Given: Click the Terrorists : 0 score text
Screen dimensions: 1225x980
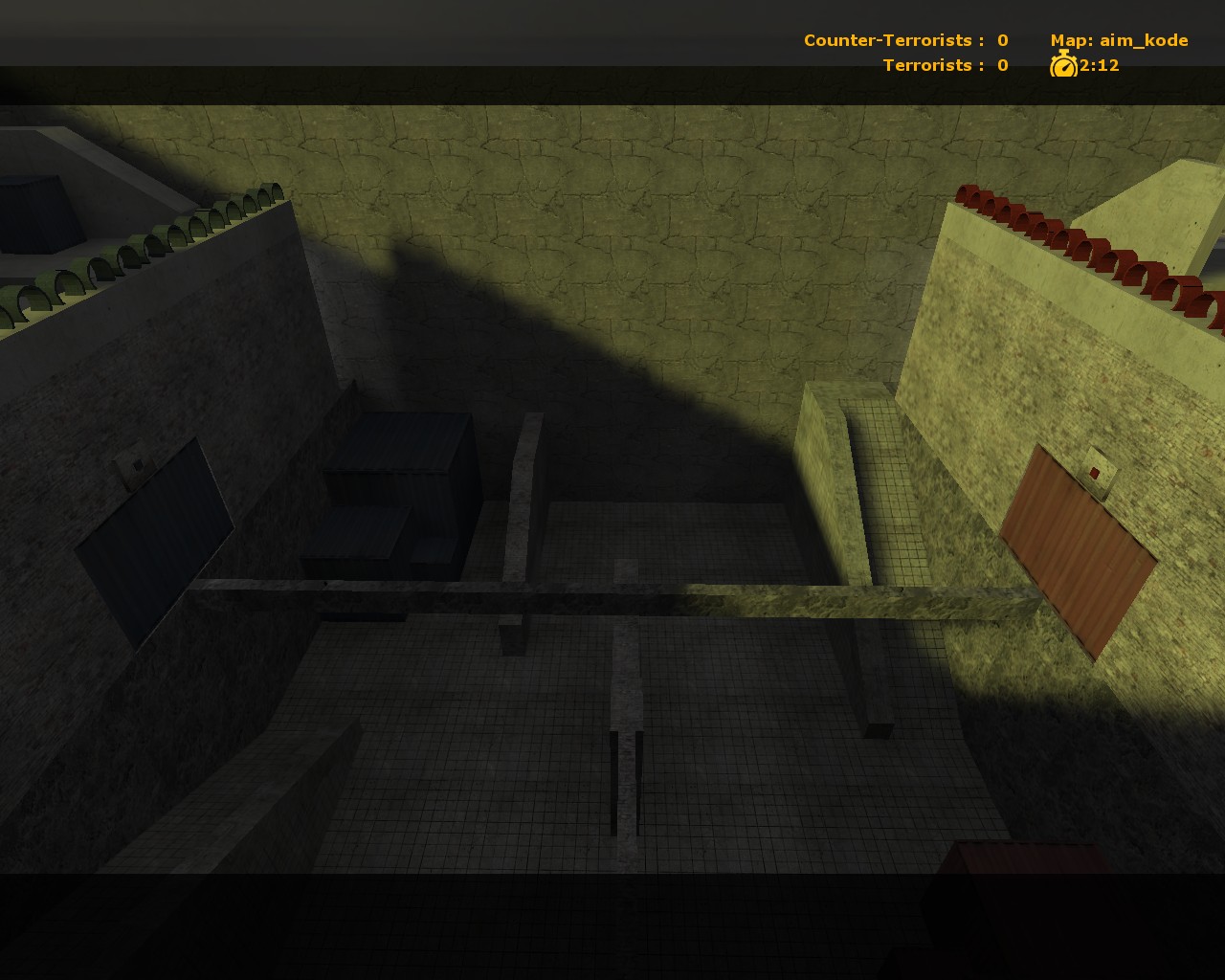Looking at the screenshot, I should pos(933,66).
